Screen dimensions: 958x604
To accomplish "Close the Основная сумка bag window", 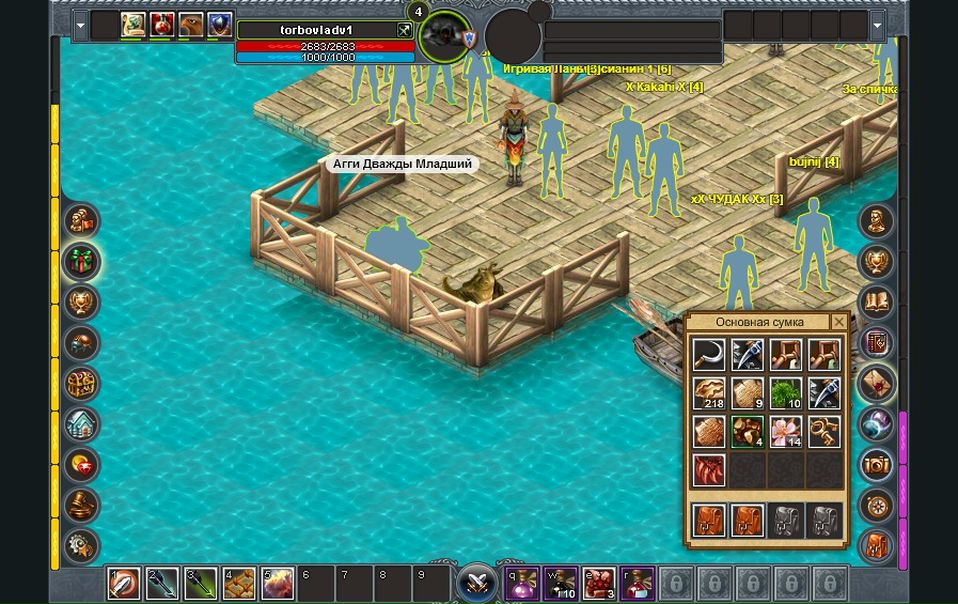I will tap(838, 322).
